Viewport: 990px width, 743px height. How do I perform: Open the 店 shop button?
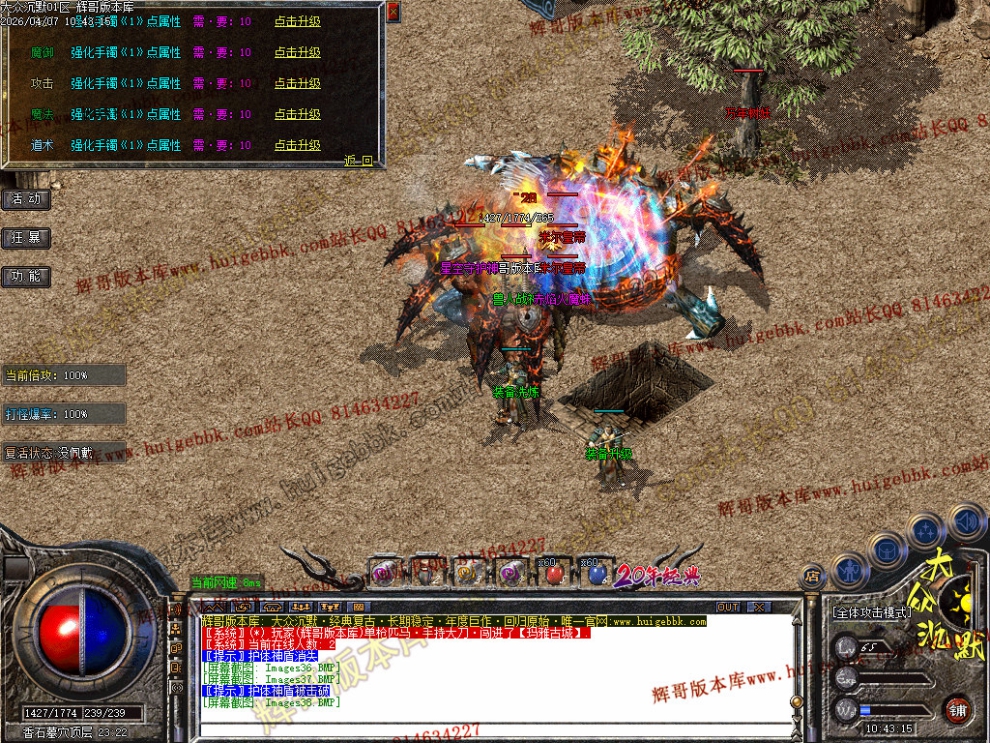point(812,575)
